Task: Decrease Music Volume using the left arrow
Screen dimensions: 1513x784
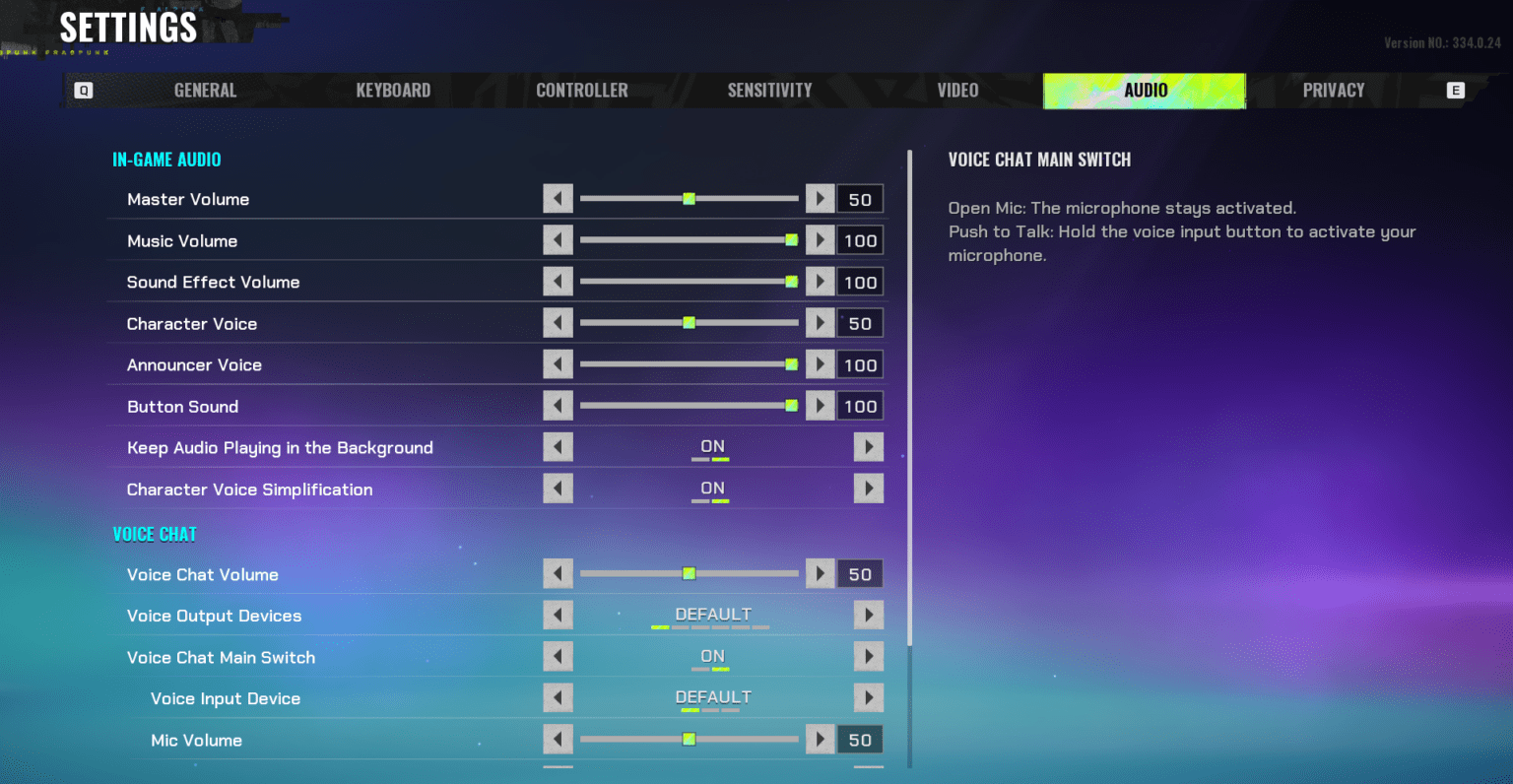Action: pos(558,239)
